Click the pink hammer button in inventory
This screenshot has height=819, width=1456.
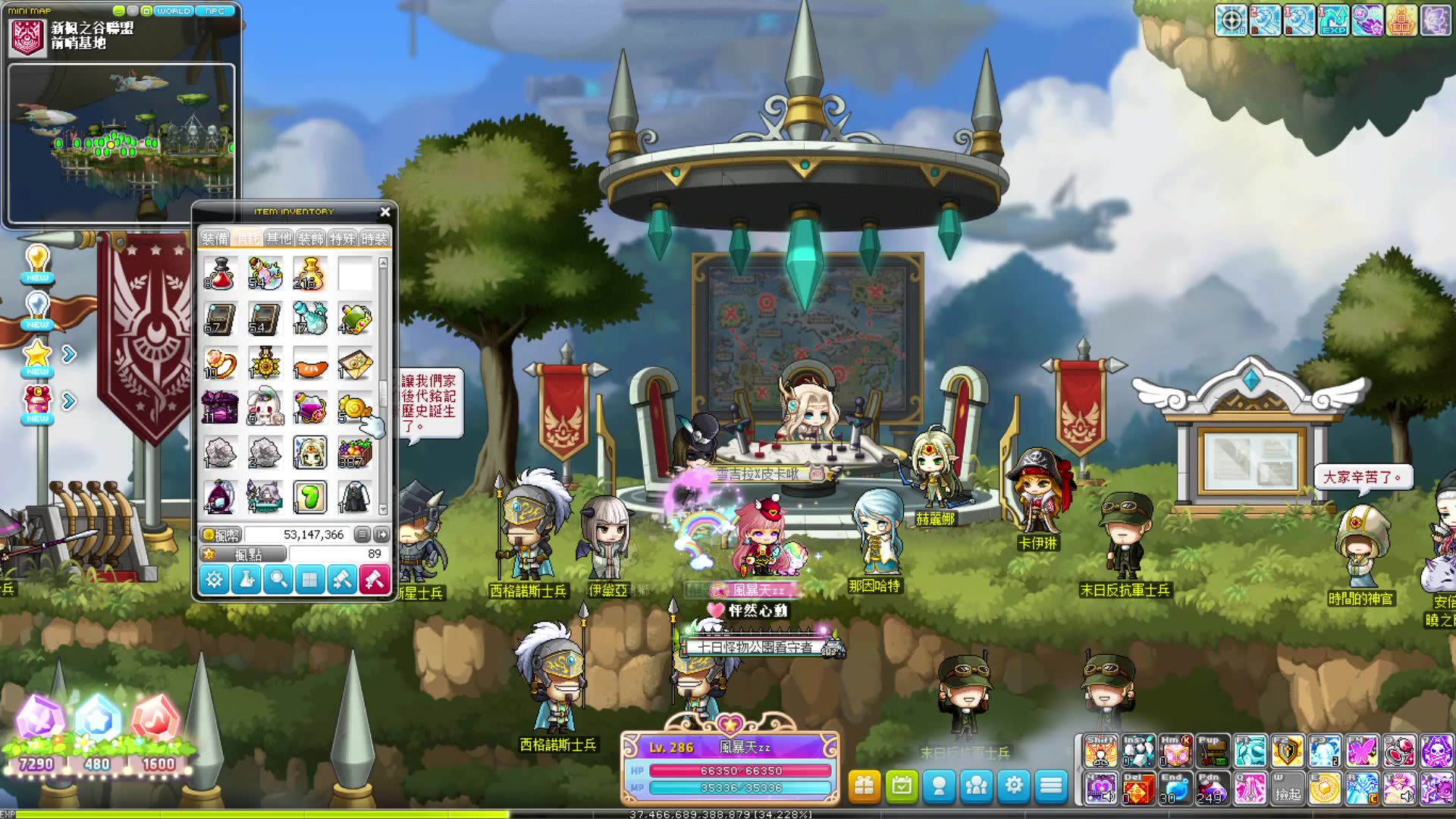tap(375, 580)
